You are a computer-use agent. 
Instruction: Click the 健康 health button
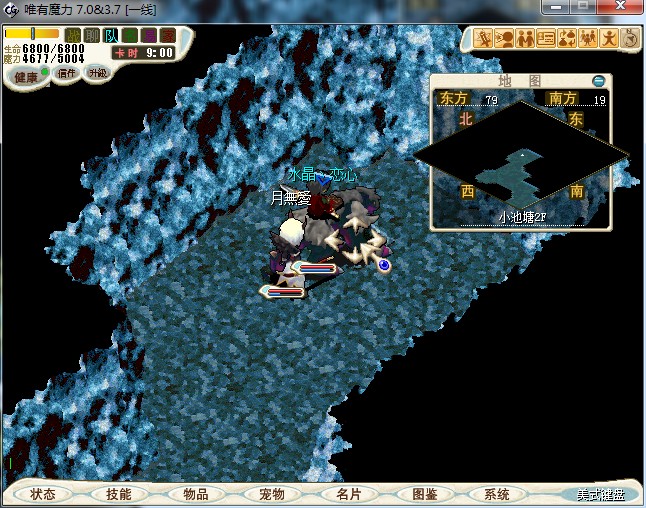pos(25,76)
